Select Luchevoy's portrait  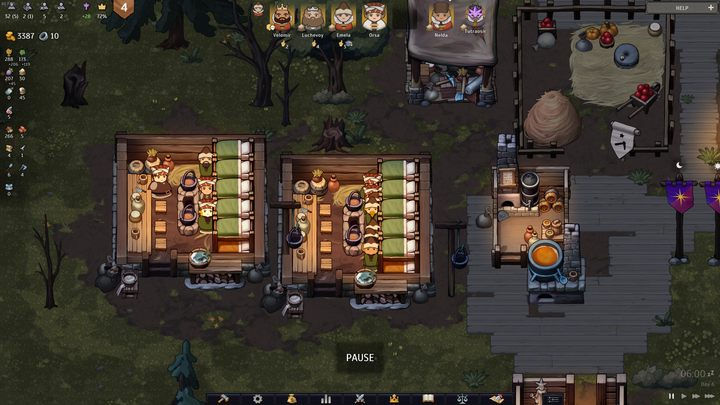pos(313,16)
